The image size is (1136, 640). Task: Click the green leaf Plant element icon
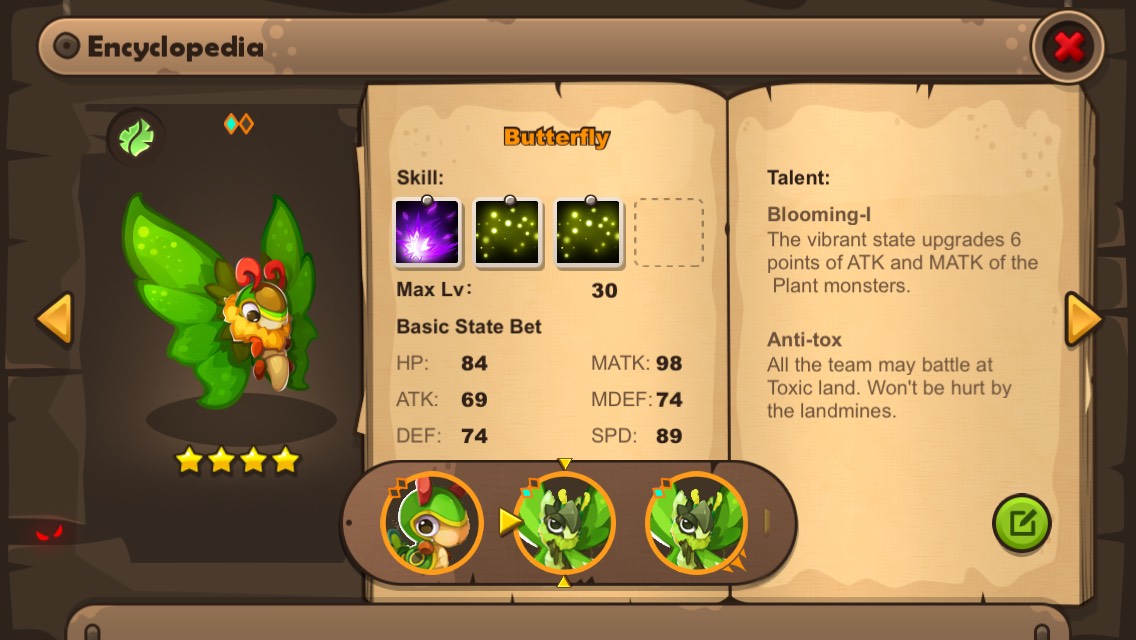(x=135, y=137)
